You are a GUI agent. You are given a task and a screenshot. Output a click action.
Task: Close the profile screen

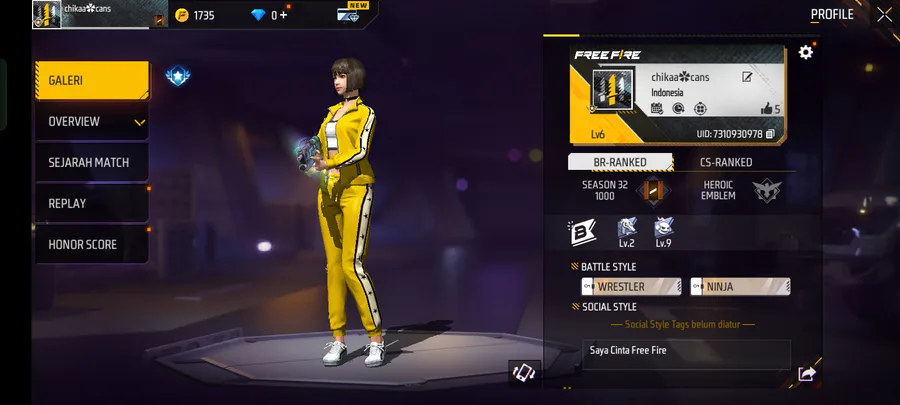[x=884, y=14]
